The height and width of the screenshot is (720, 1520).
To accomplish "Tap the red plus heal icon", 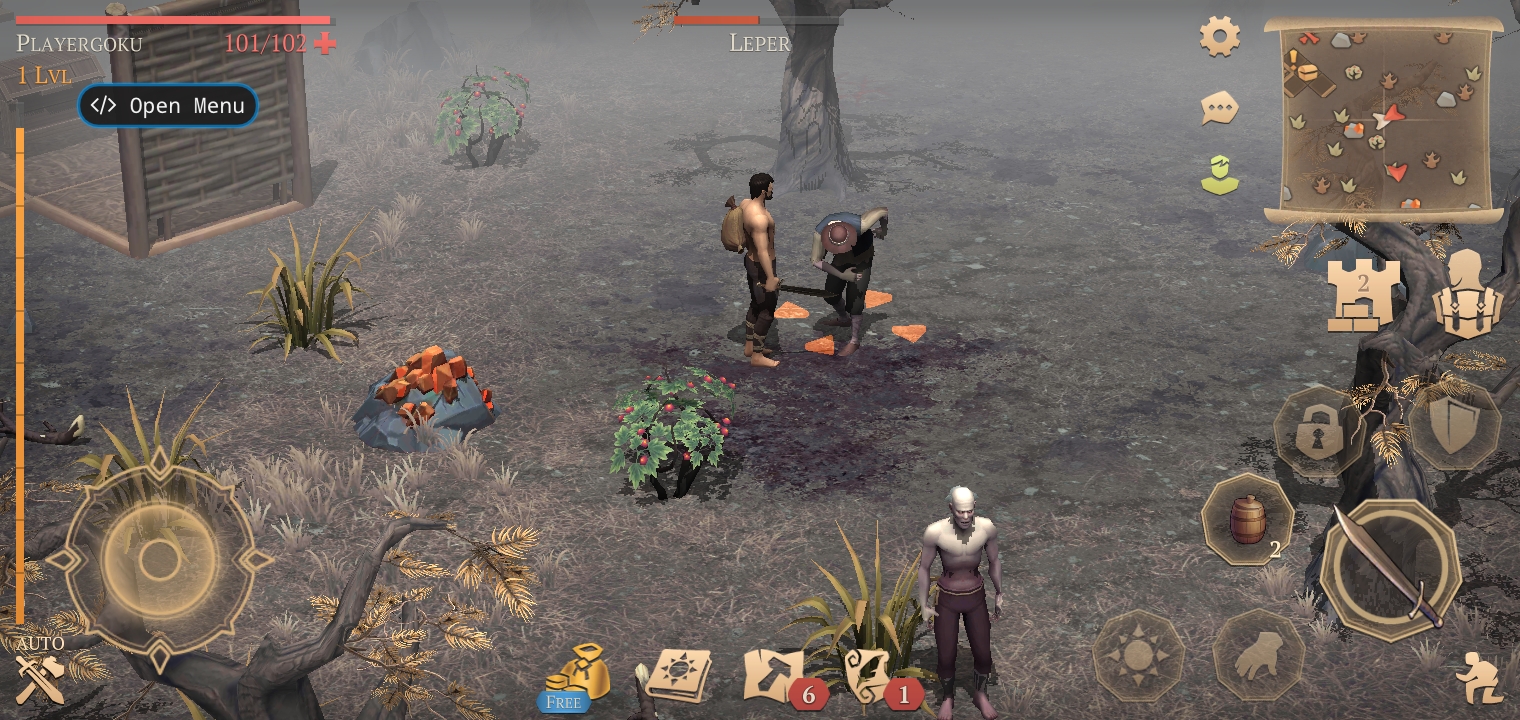I will pyautogui.click(x=325, y=43).
